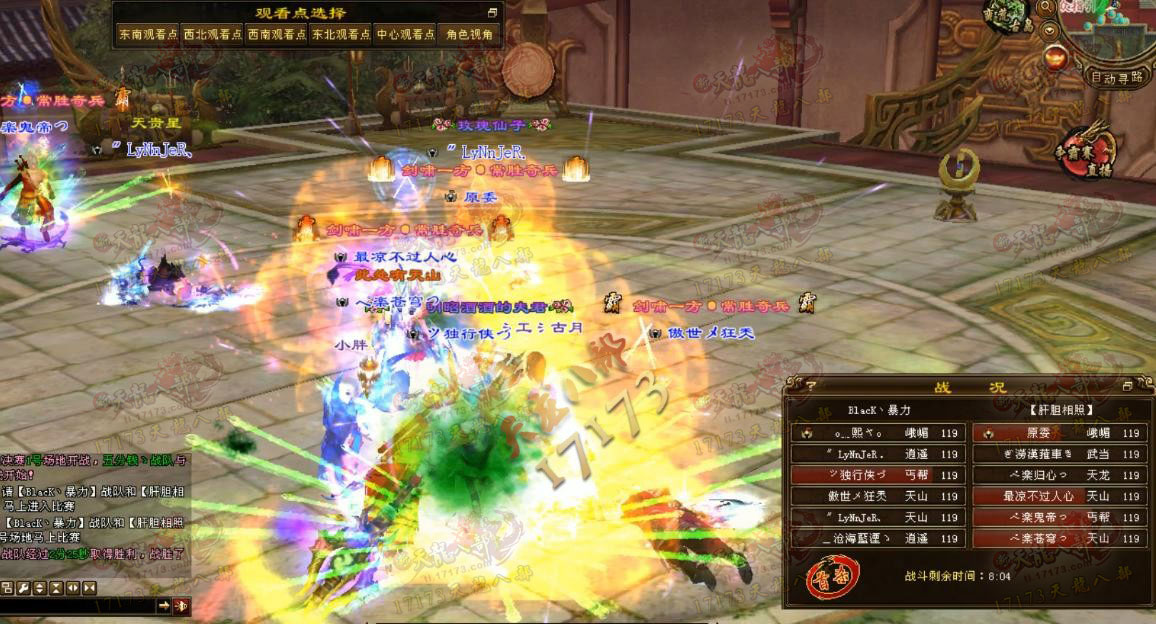This screenshot has width=1156, height=624.
Task: Open the 争霸赛直播 tournament broadcast icon
Action: point(1088,151)
